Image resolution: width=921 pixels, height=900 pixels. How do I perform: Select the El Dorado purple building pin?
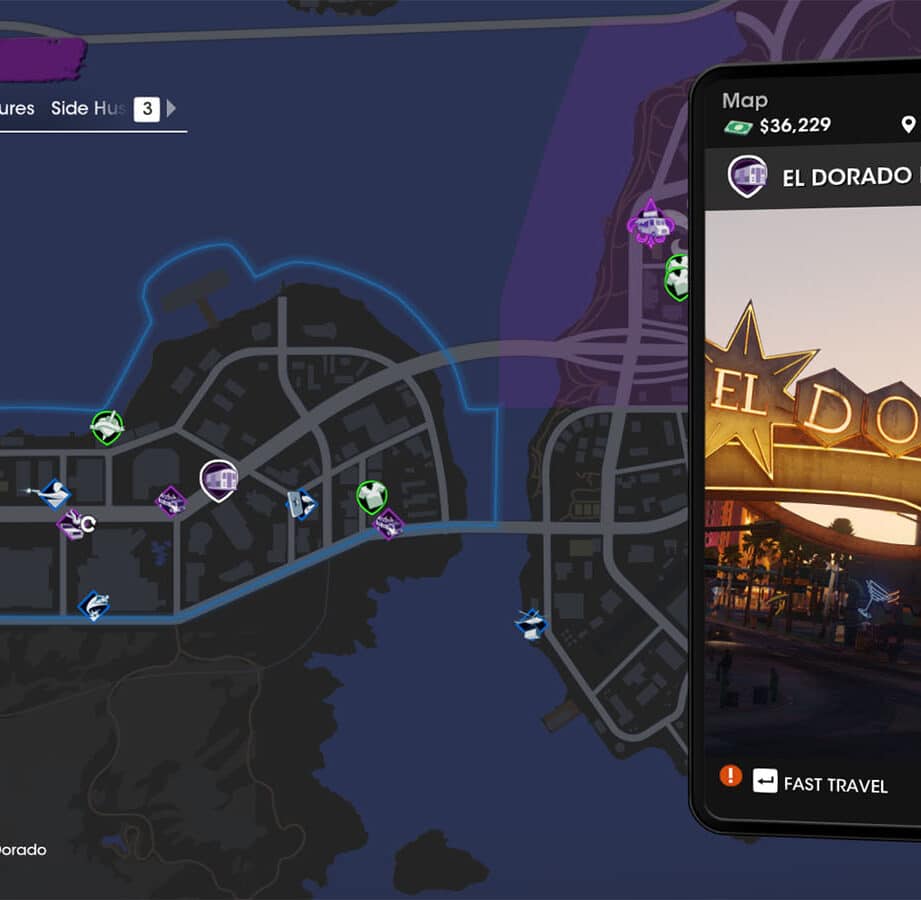pos(218,480)
